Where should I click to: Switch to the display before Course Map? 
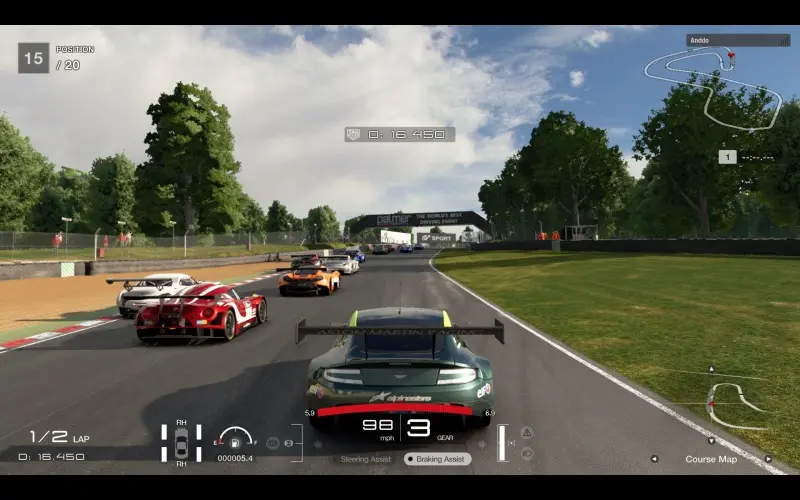point(654,459)
